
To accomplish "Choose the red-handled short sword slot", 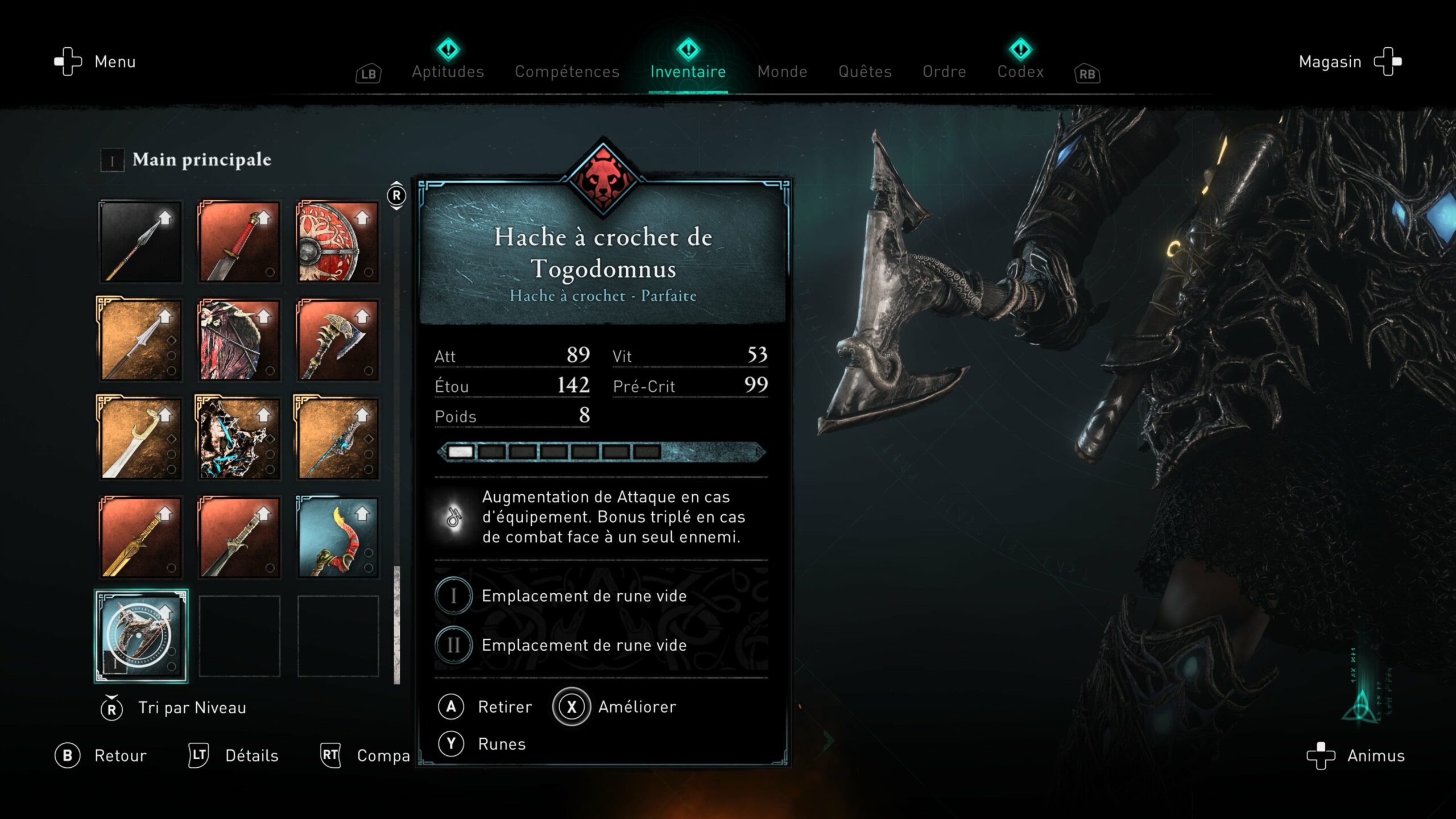I will click(x=239, y=242).
